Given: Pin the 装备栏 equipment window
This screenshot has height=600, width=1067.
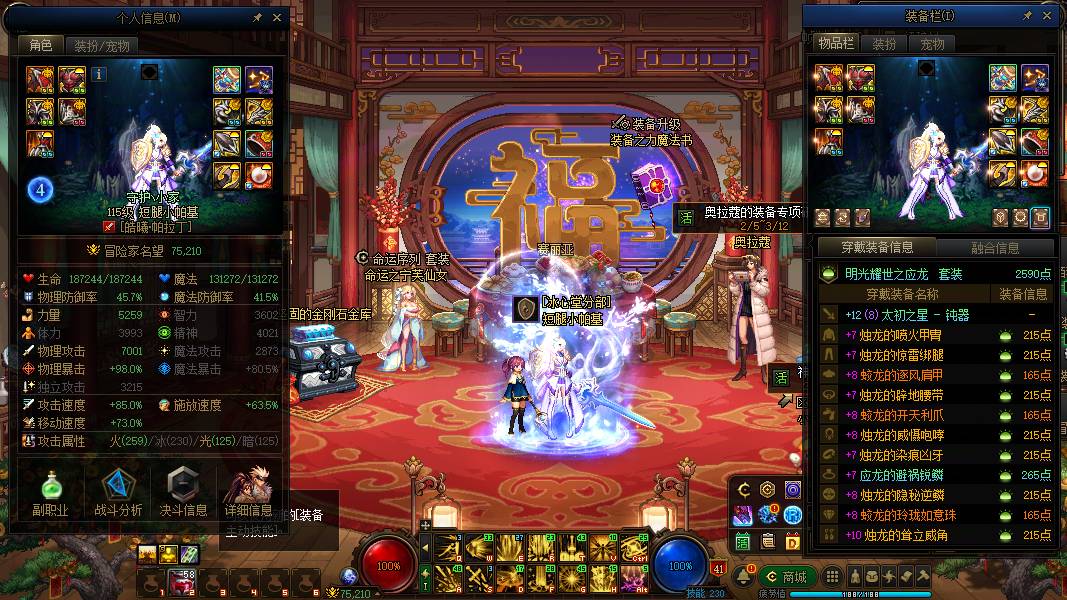Looking at the screenshot, I should 1026,15.
